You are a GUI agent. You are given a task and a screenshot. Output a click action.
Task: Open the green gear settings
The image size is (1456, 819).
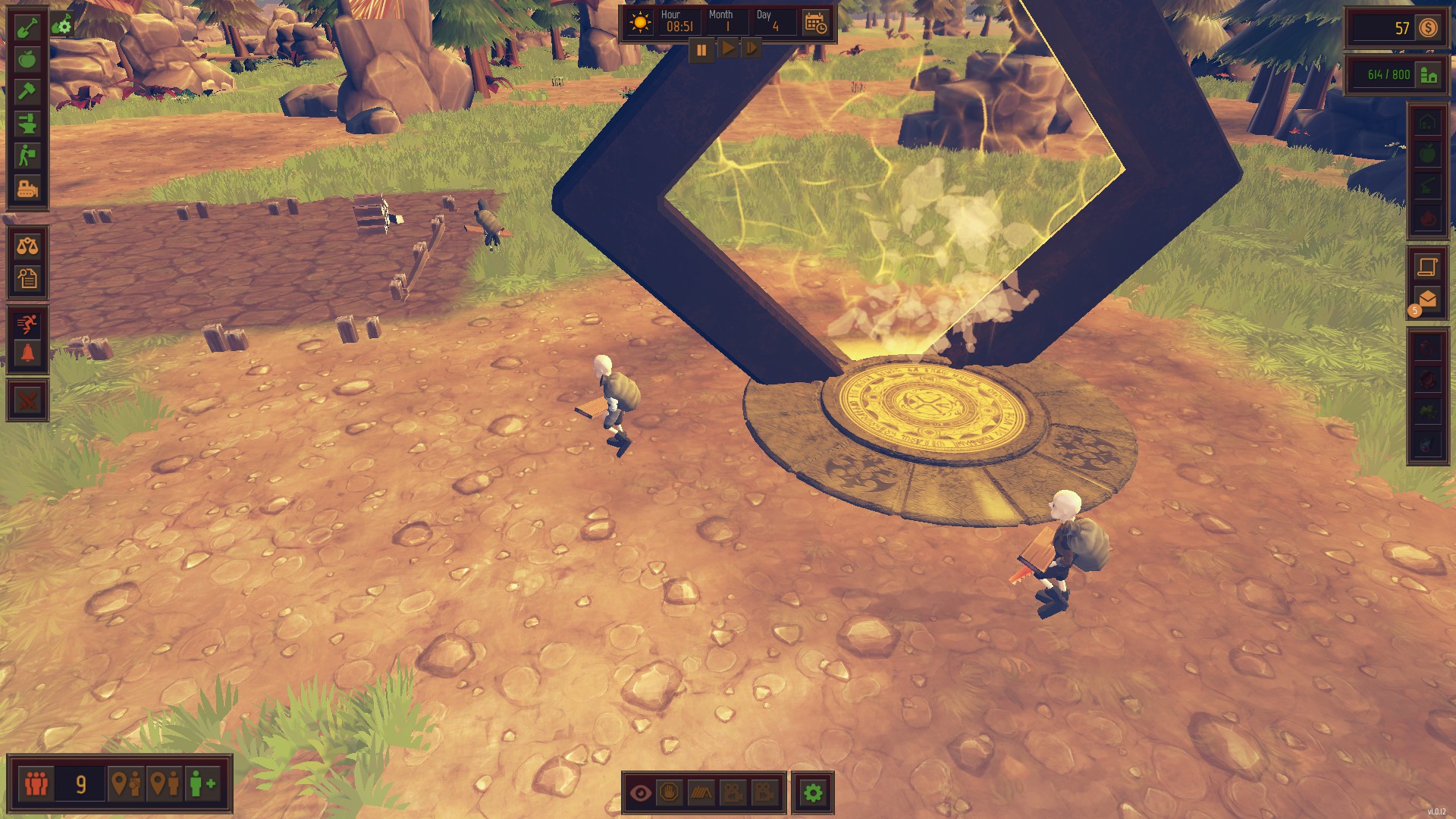(x=813, y=793)
